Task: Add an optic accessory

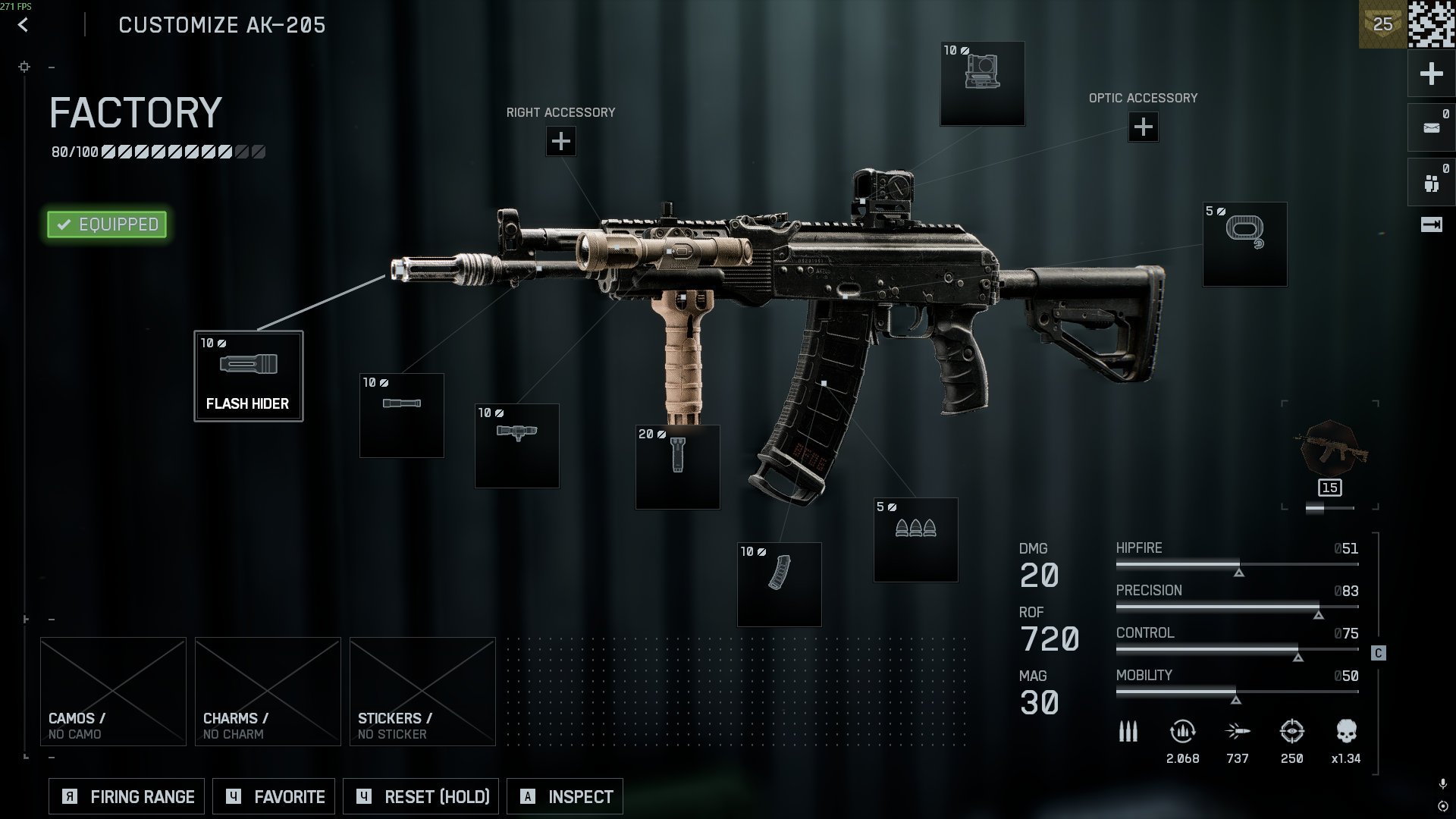Action: click(x=1143, y=127)
